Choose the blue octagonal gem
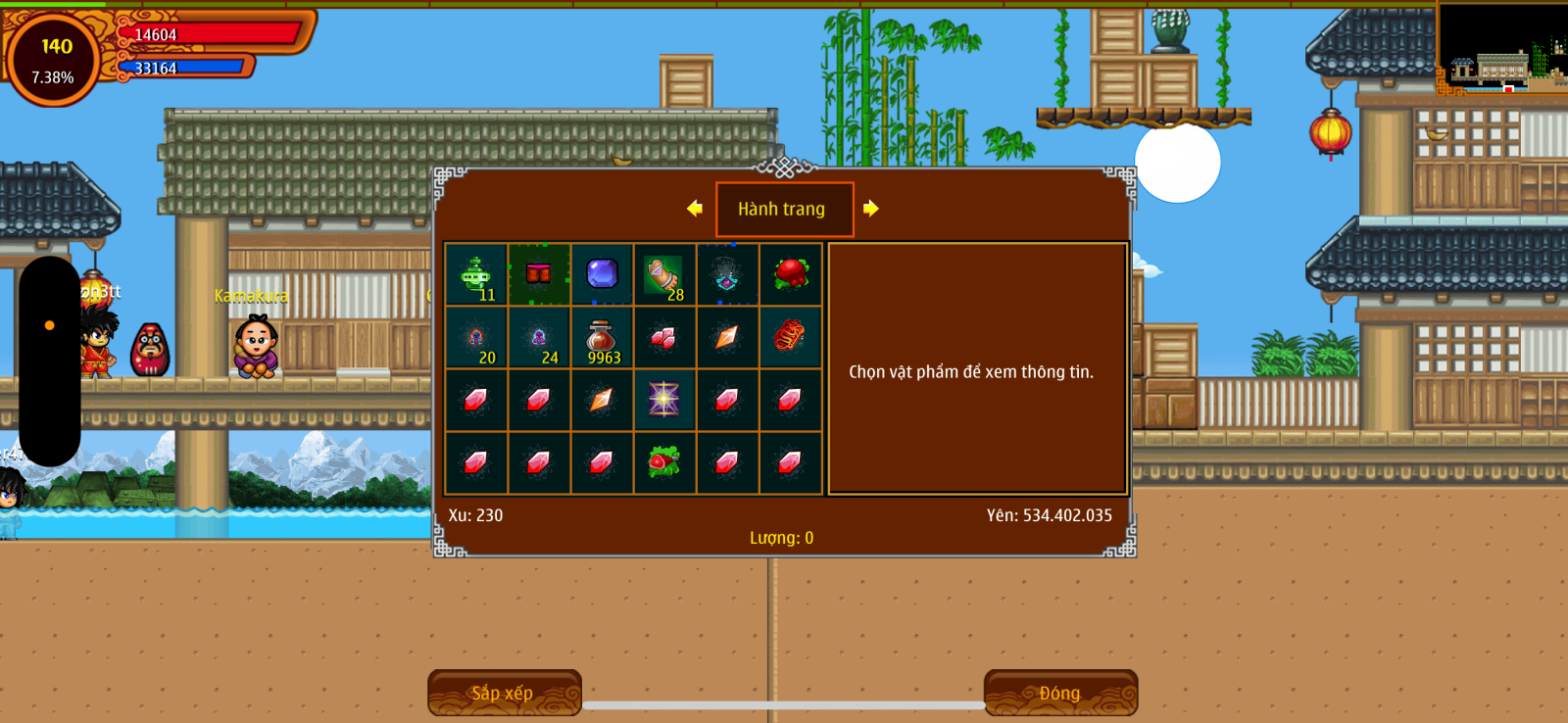 click(602, 274)
